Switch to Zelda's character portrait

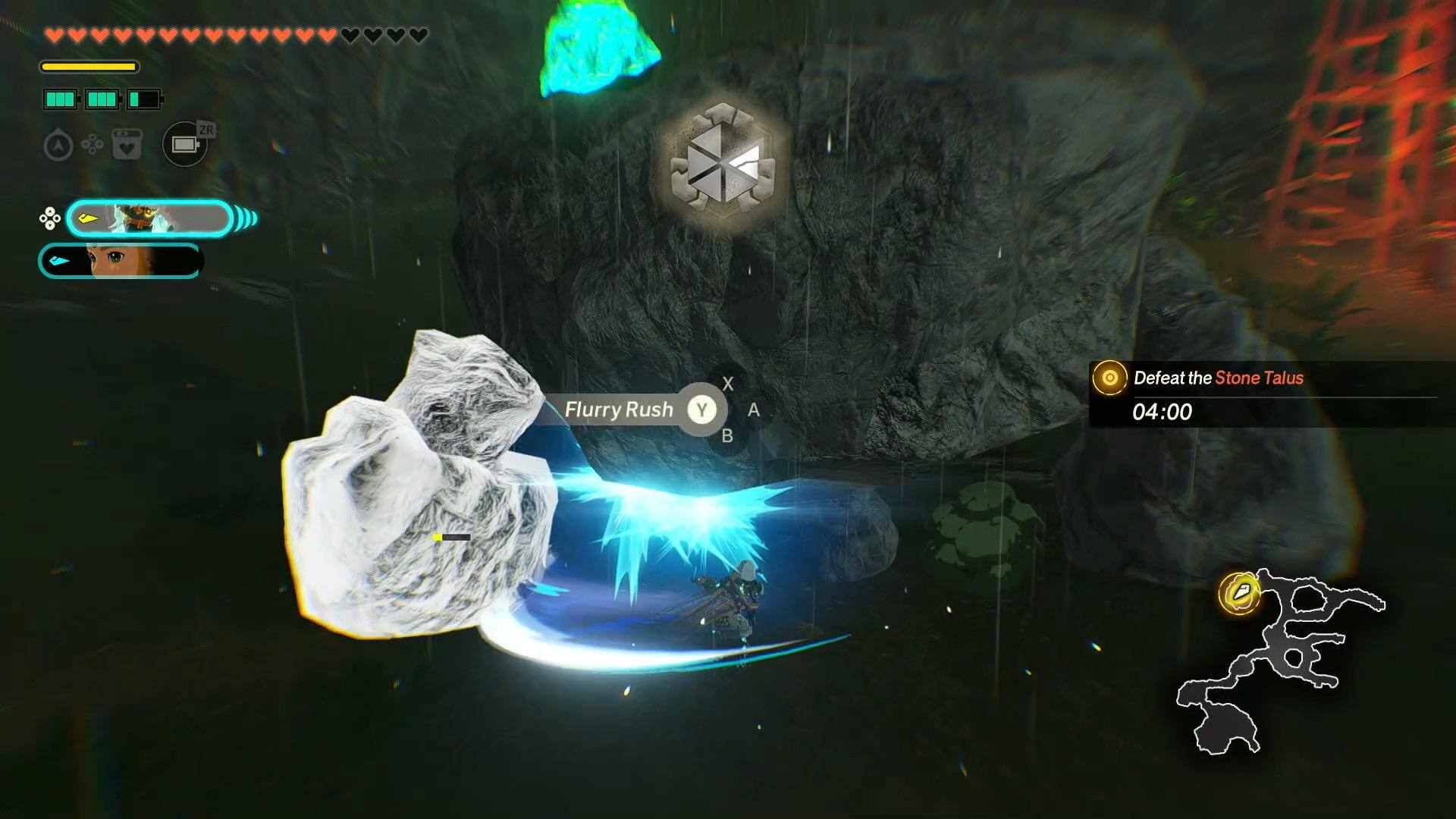tap(121, 261)
